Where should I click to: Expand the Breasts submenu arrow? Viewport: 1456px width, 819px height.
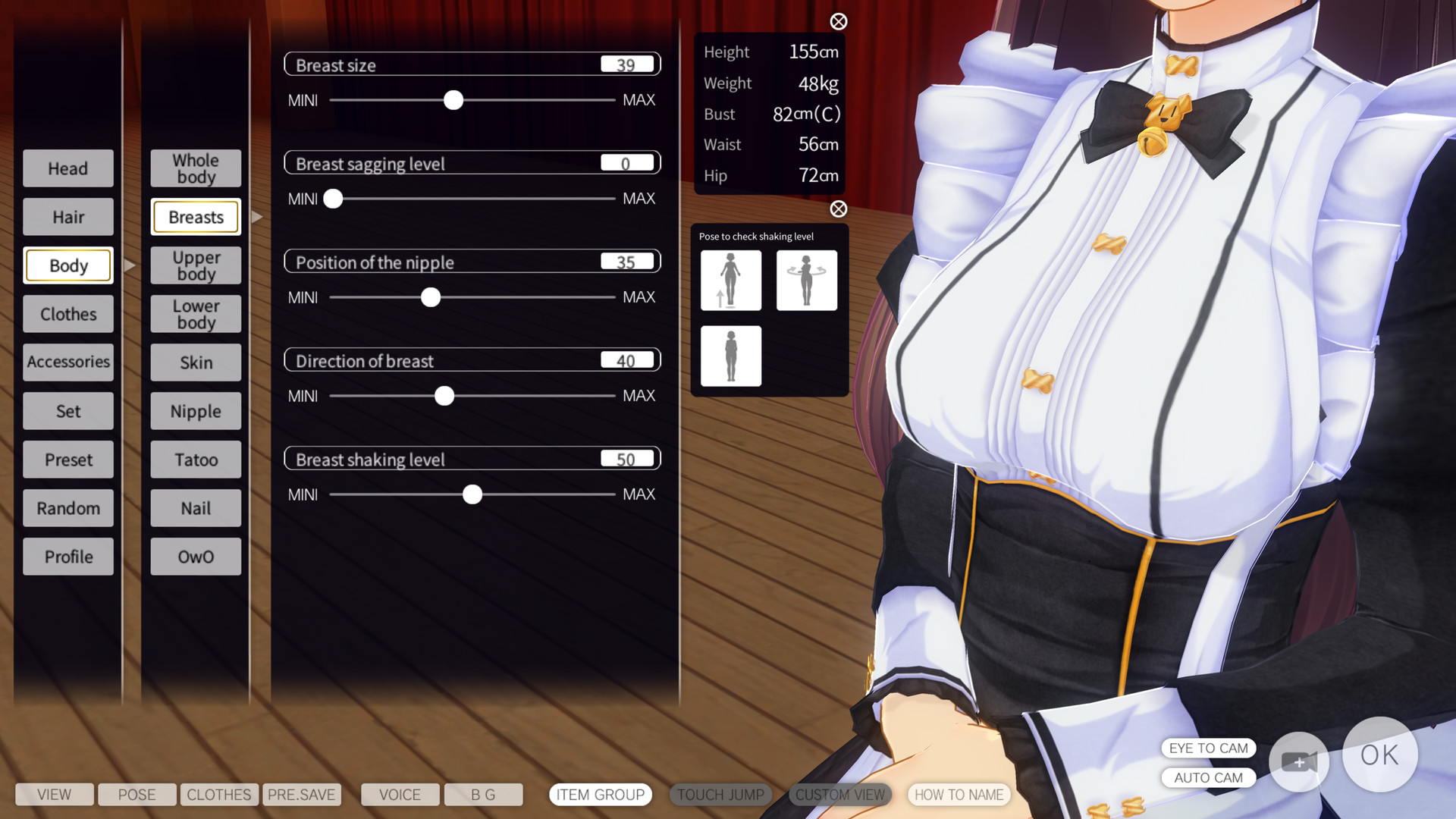[258, 217]
